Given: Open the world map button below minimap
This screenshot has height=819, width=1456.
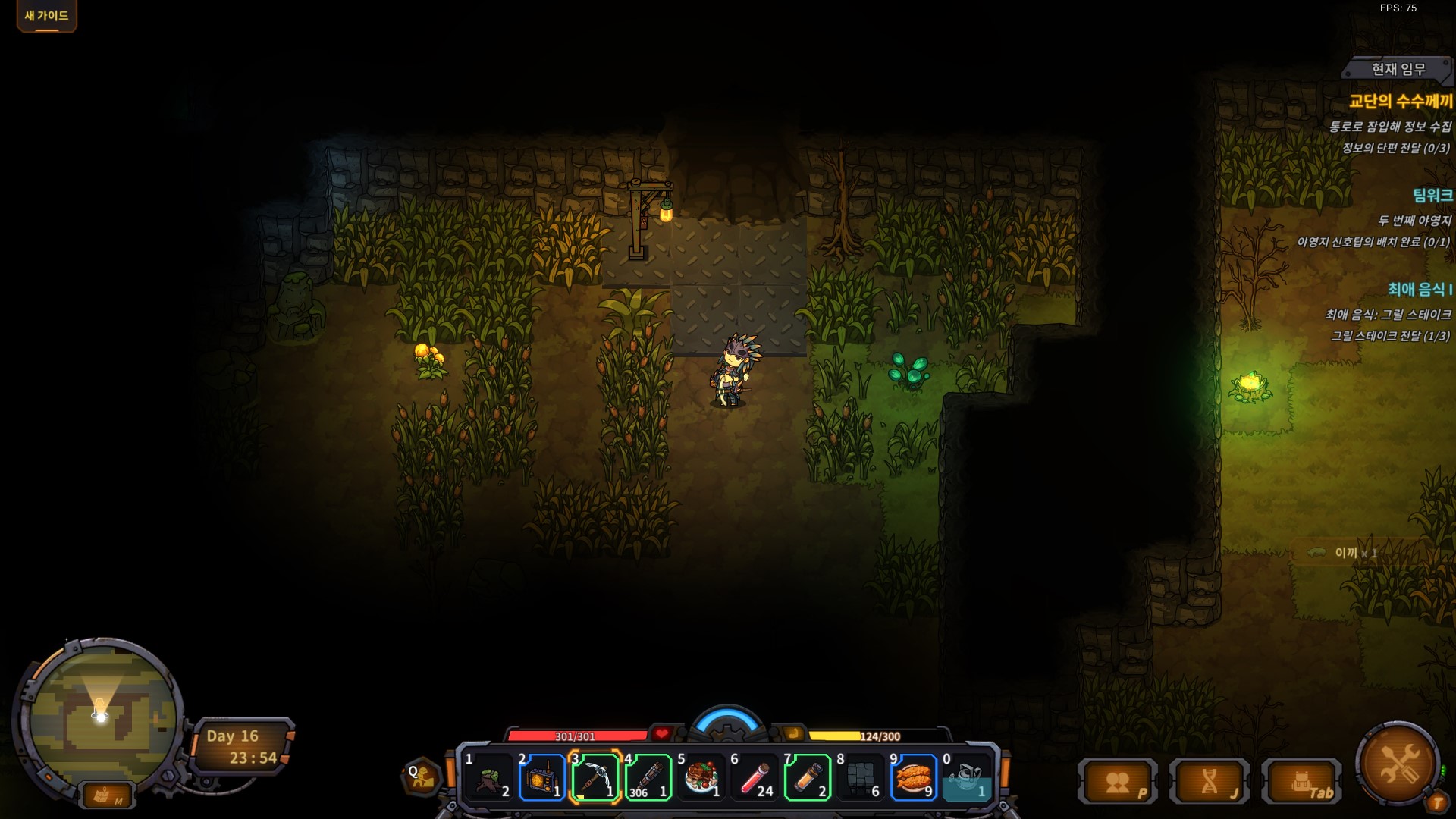Looking at the screenshot, I should point(107,795).
